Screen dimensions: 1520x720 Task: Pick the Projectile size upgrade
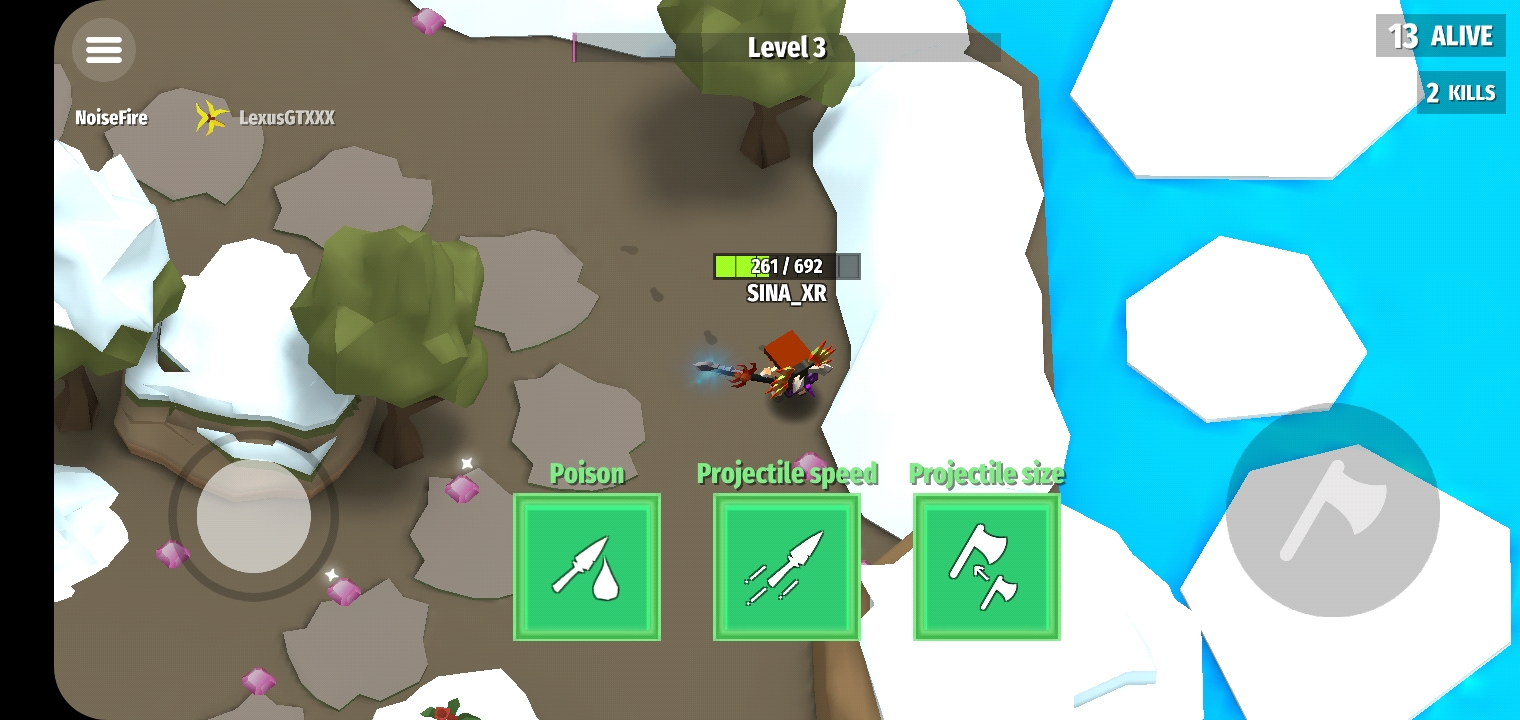[x=987, y=567]
